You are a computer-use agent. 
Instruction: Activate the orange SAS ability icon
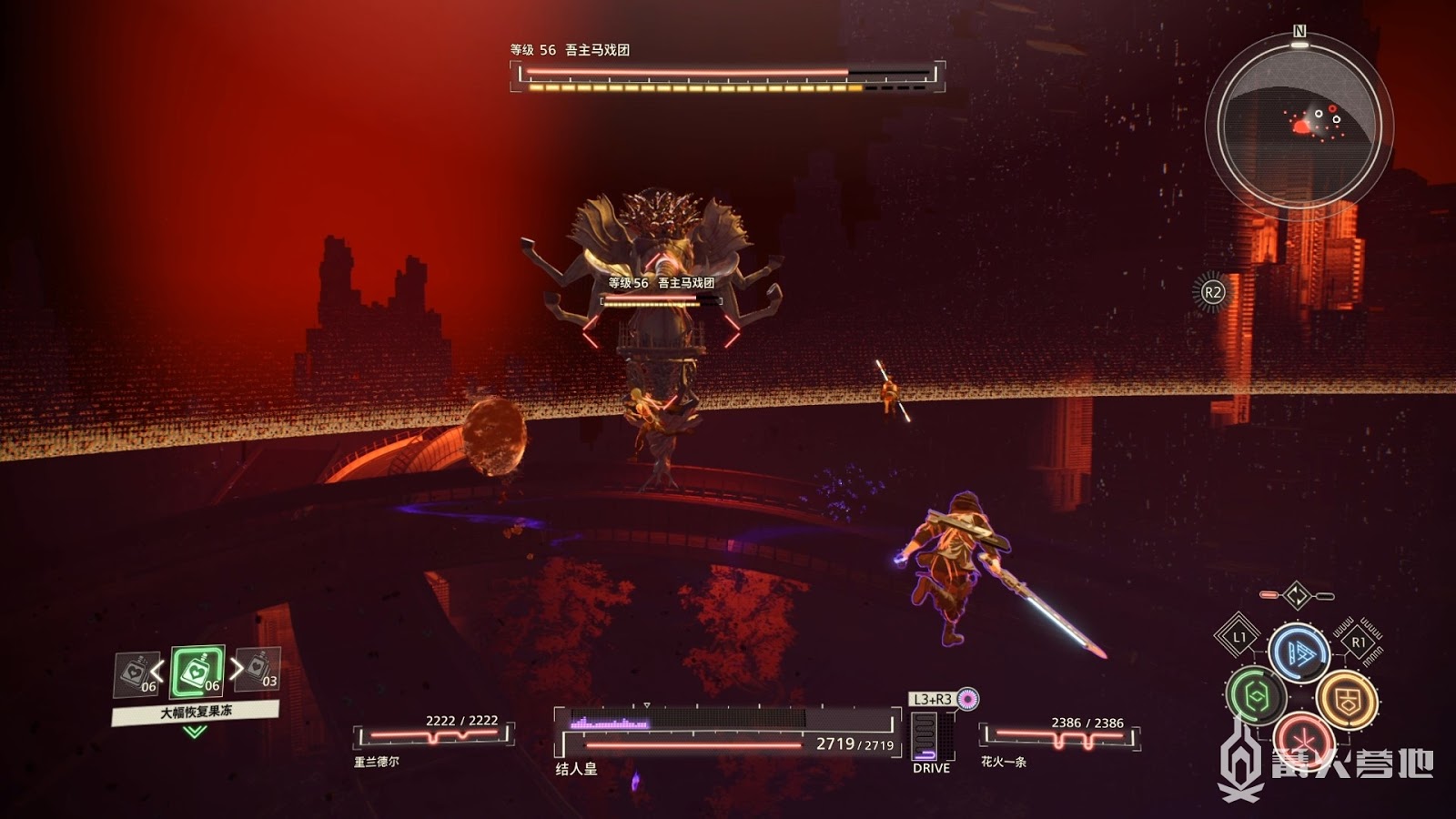coord(1346,699)
